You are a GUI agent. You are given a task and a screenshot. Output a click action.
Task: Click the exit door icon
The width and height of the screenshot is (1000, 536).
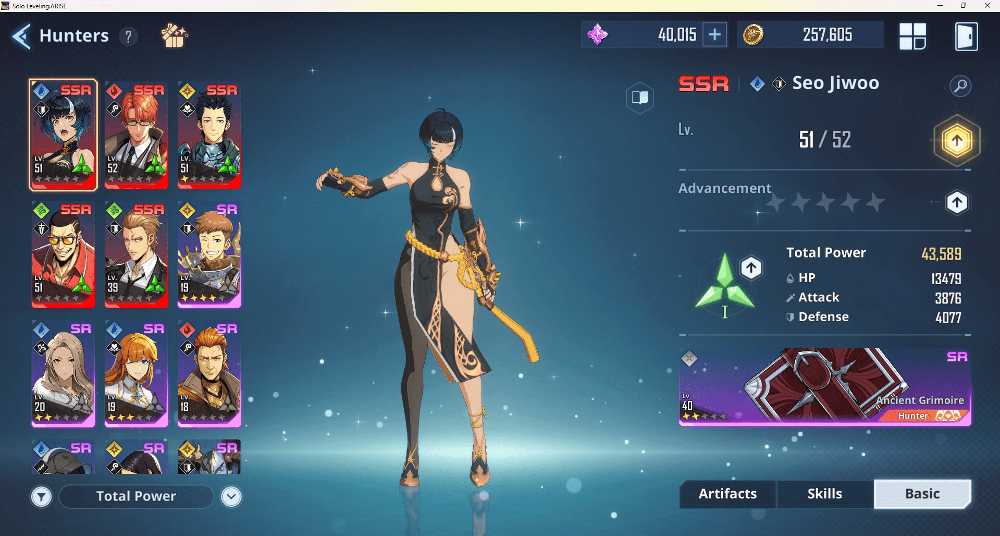click(965, 36)
